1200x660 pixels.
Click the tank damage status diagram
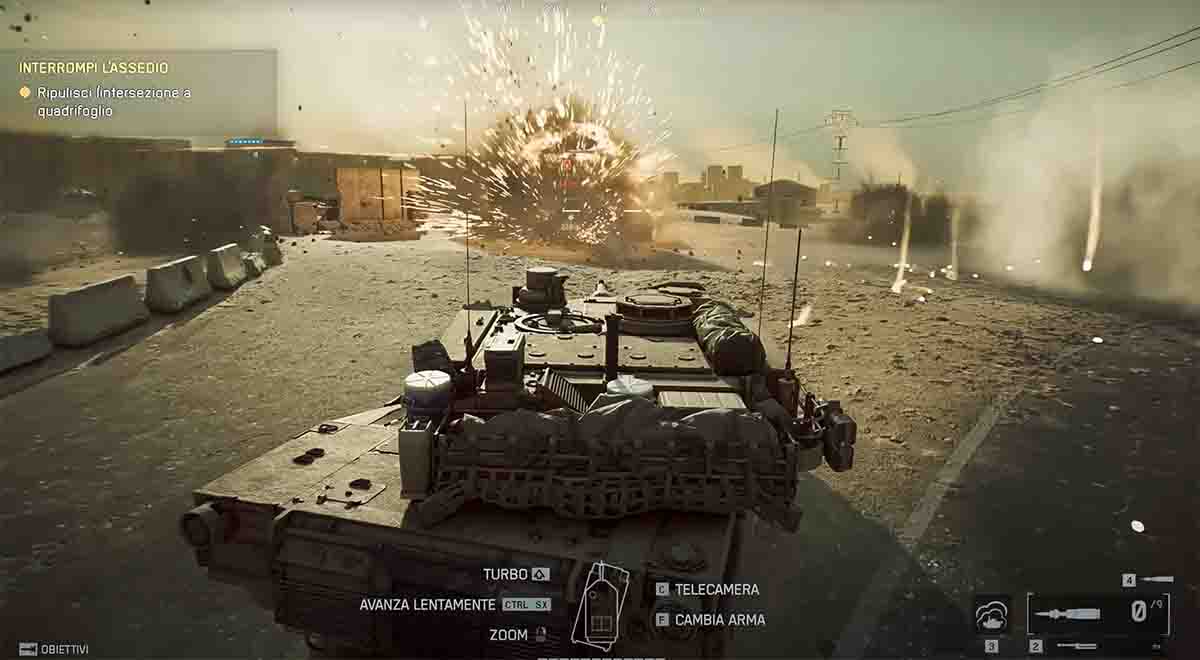point(601,606)
